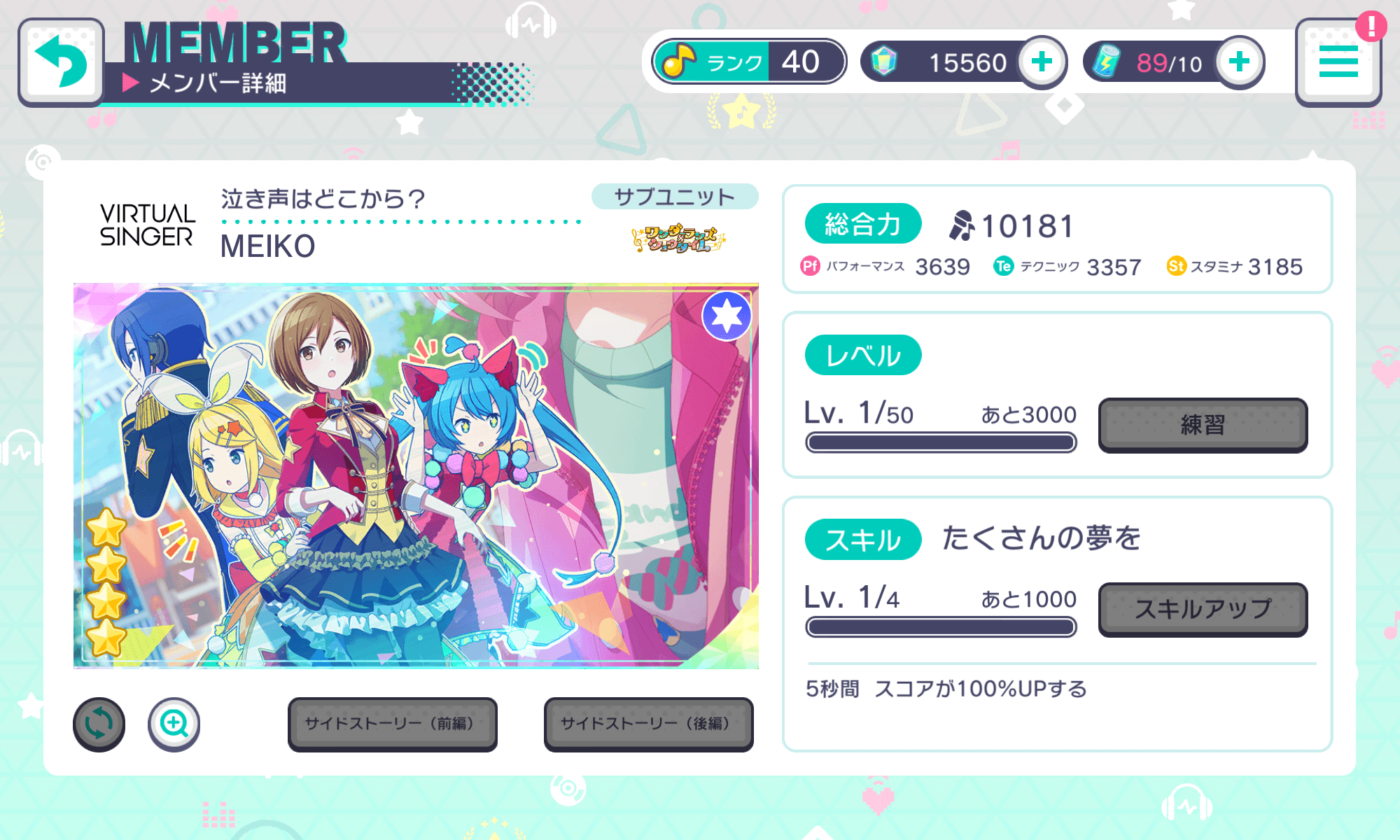The image size is (1400, 840).
Task: Add more crystals with the plus button
Action: click(1042, 62)
